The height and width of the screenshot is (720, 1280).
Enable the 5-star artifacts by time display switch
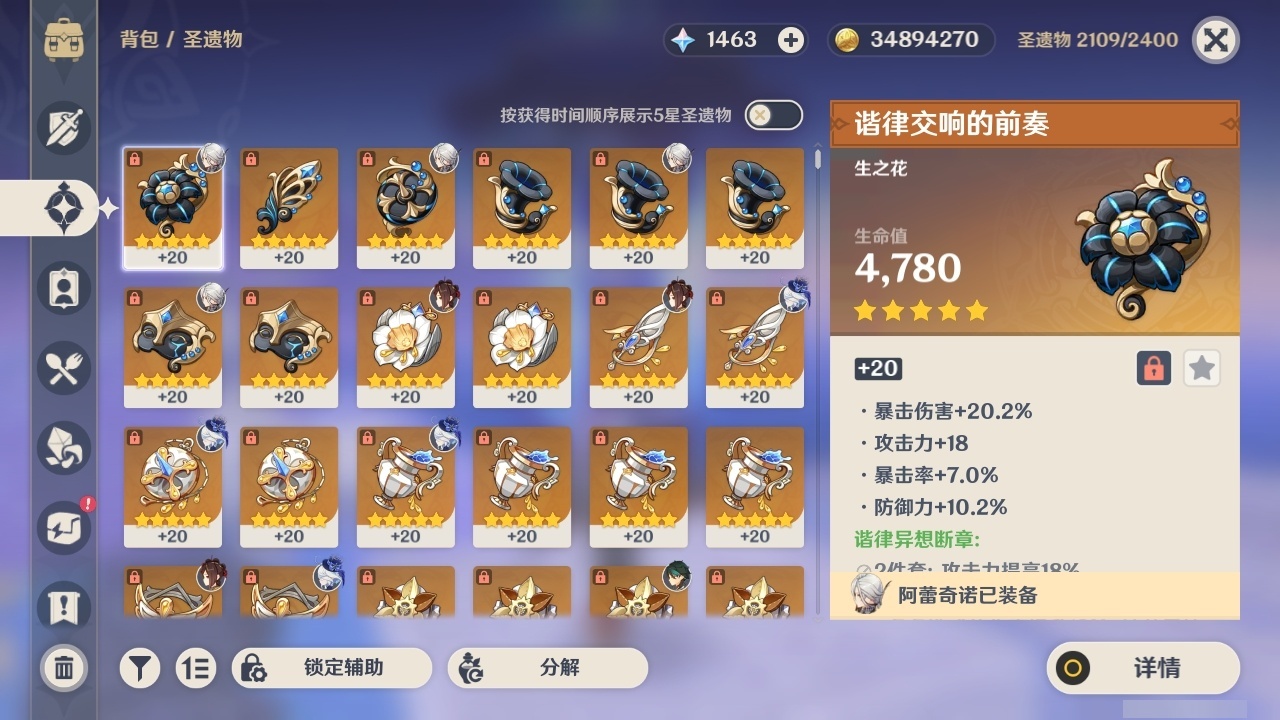(771, 115)
